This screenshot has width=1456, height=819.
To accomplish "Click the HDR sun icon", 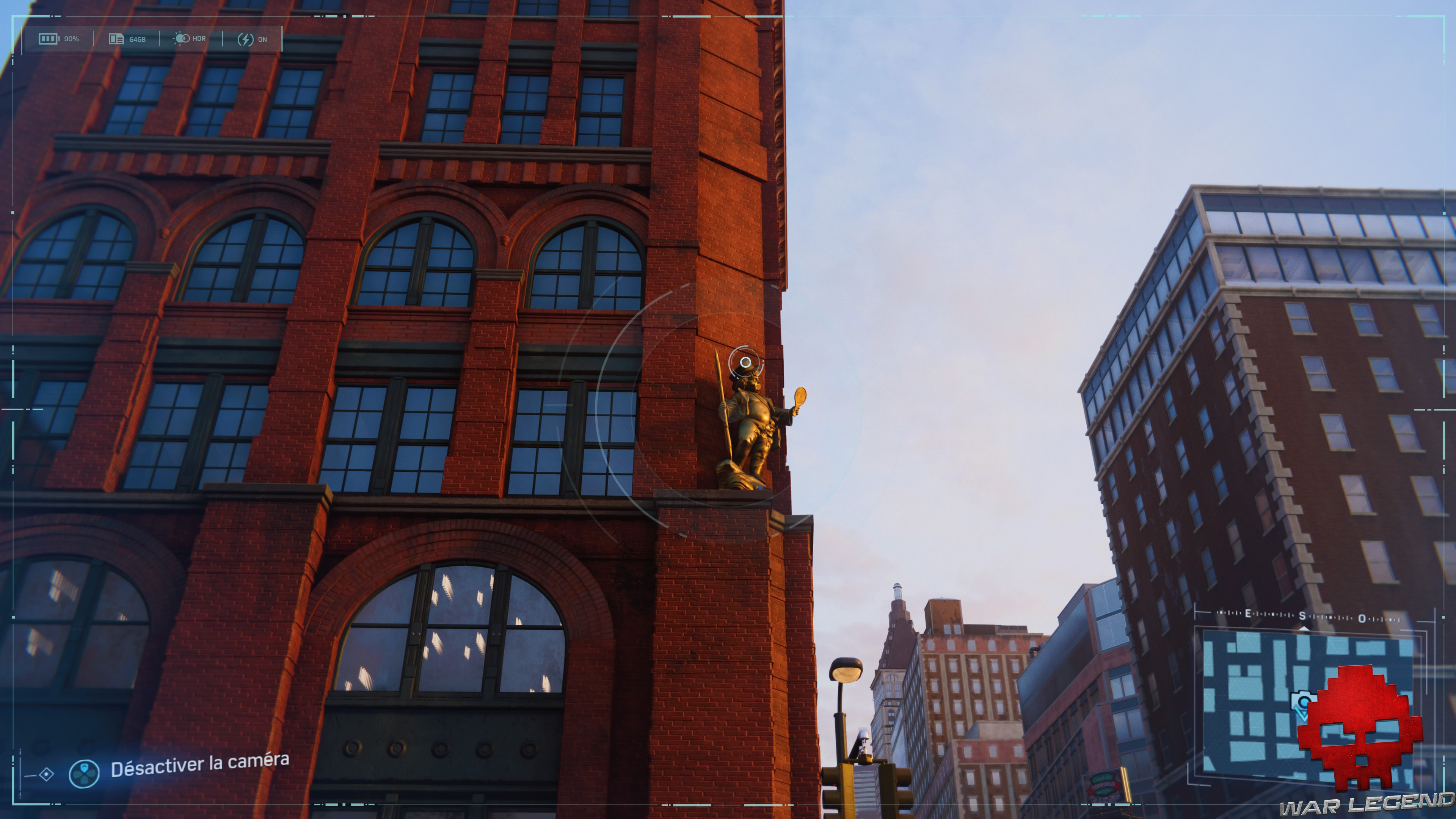I will point(182,39).
